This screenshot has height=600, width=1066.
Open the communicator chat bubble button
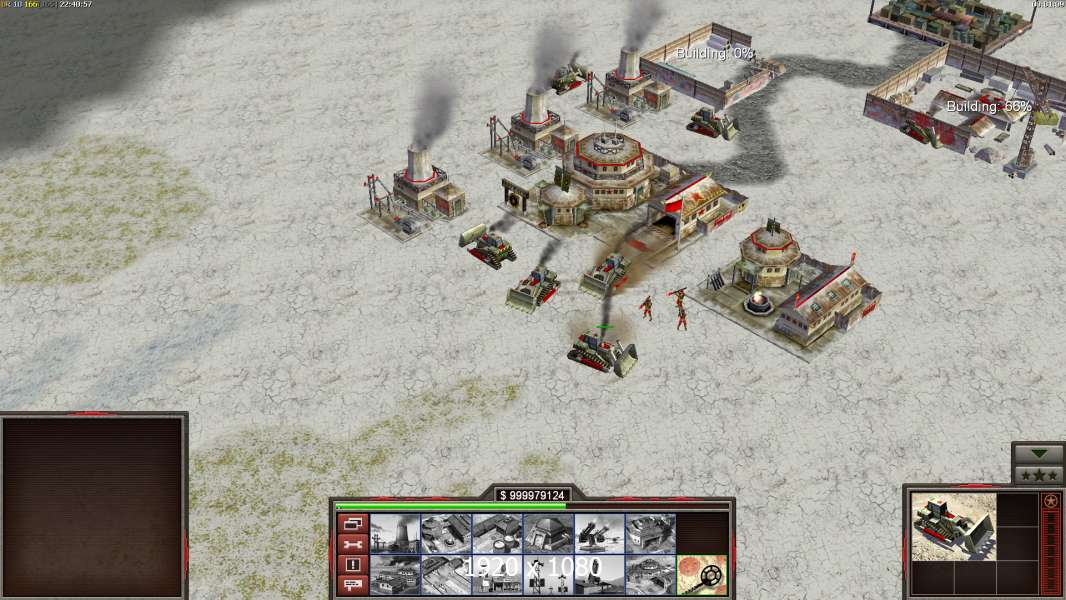(352, 585)
